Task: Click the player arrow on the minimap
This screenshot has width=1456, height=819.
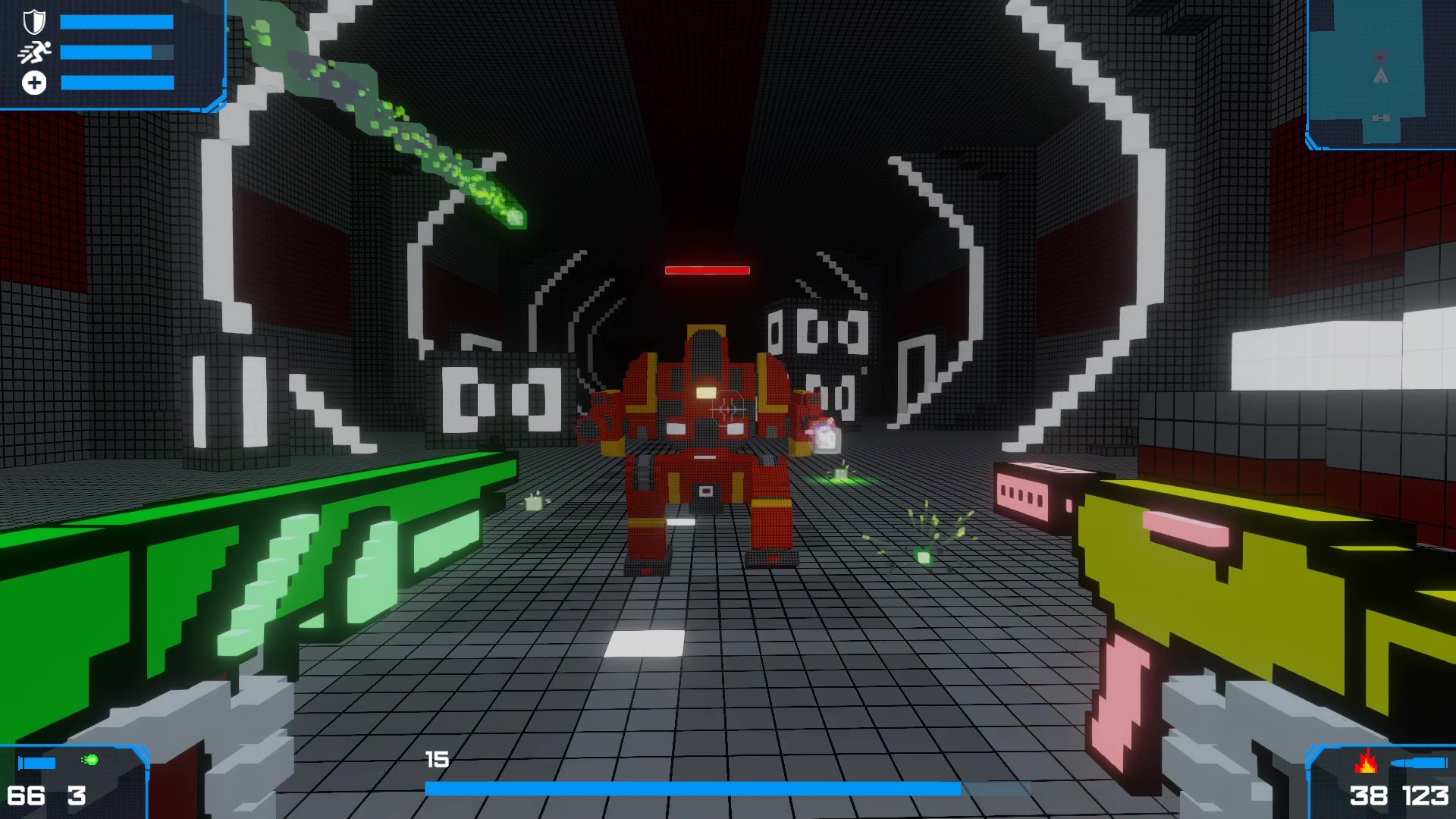Action: tap(1381, 76)
